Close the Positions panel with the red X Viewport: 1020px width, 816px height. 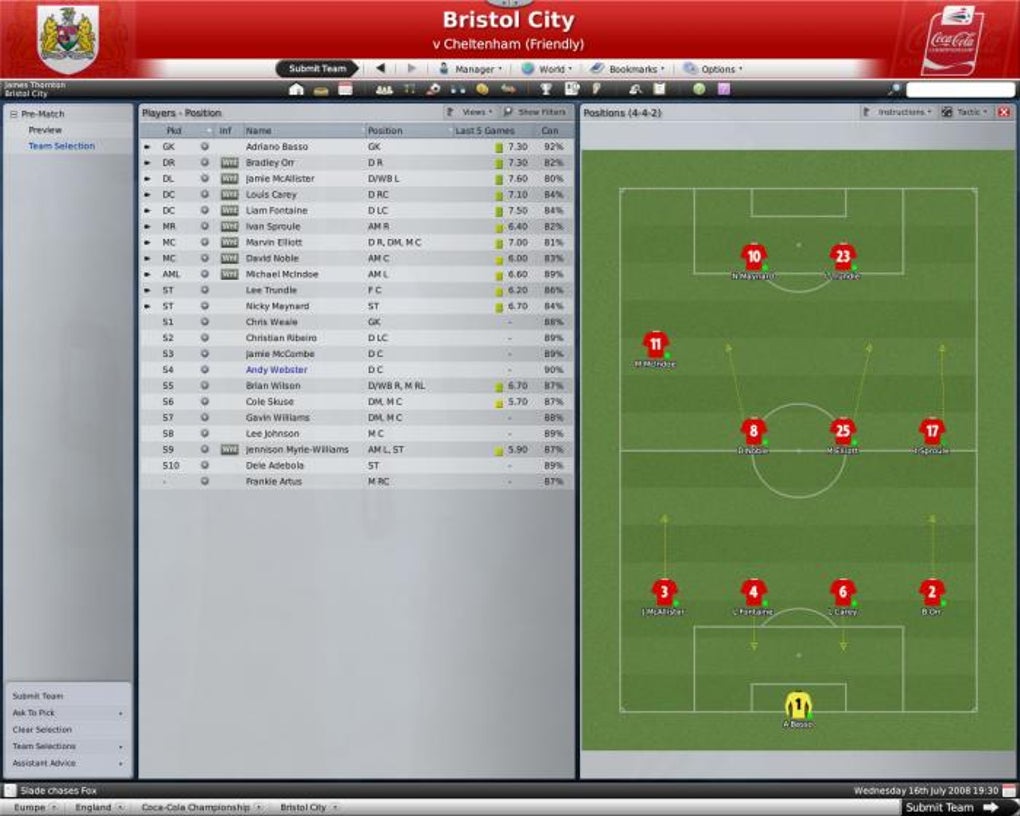click(1004, 112)
